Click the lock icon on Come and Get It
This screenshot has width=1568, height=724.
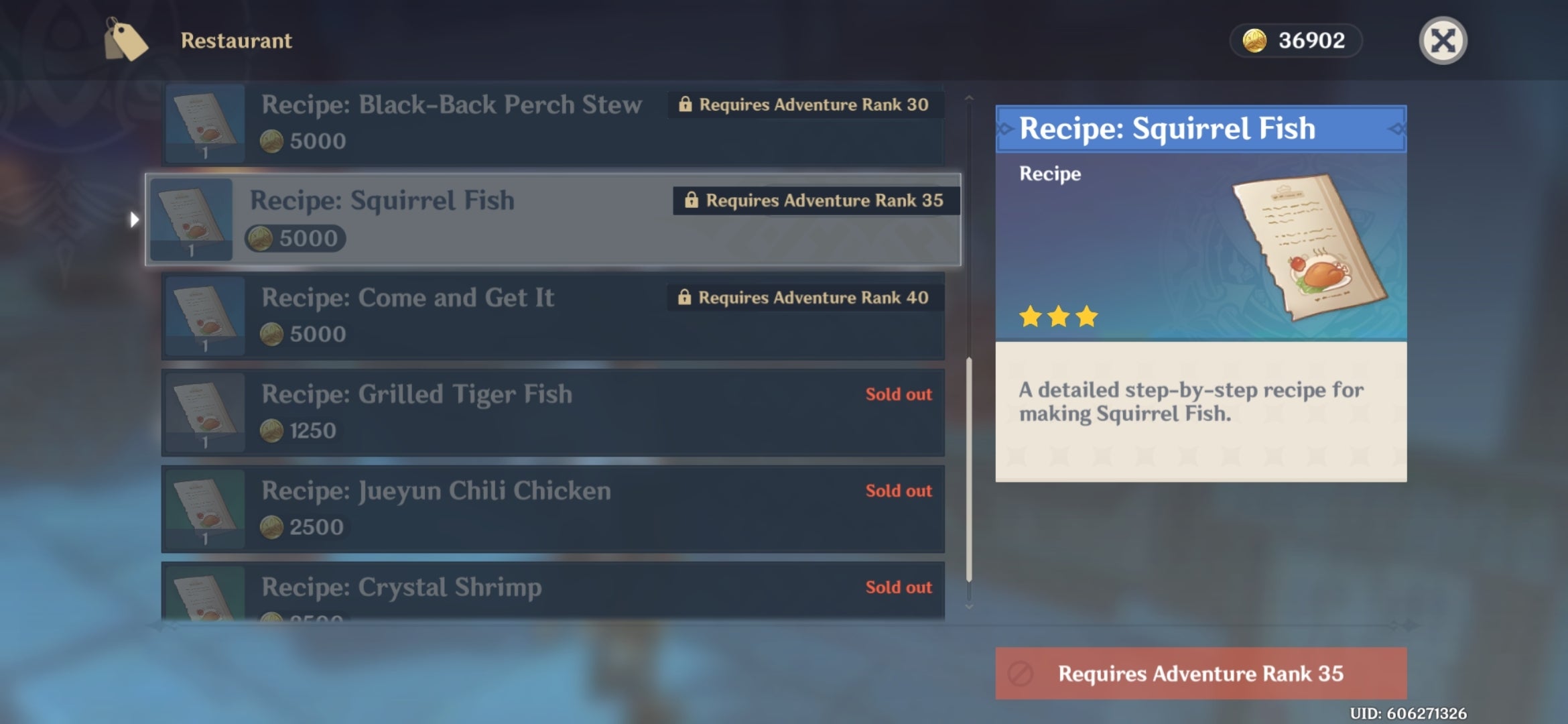(685, 298)
